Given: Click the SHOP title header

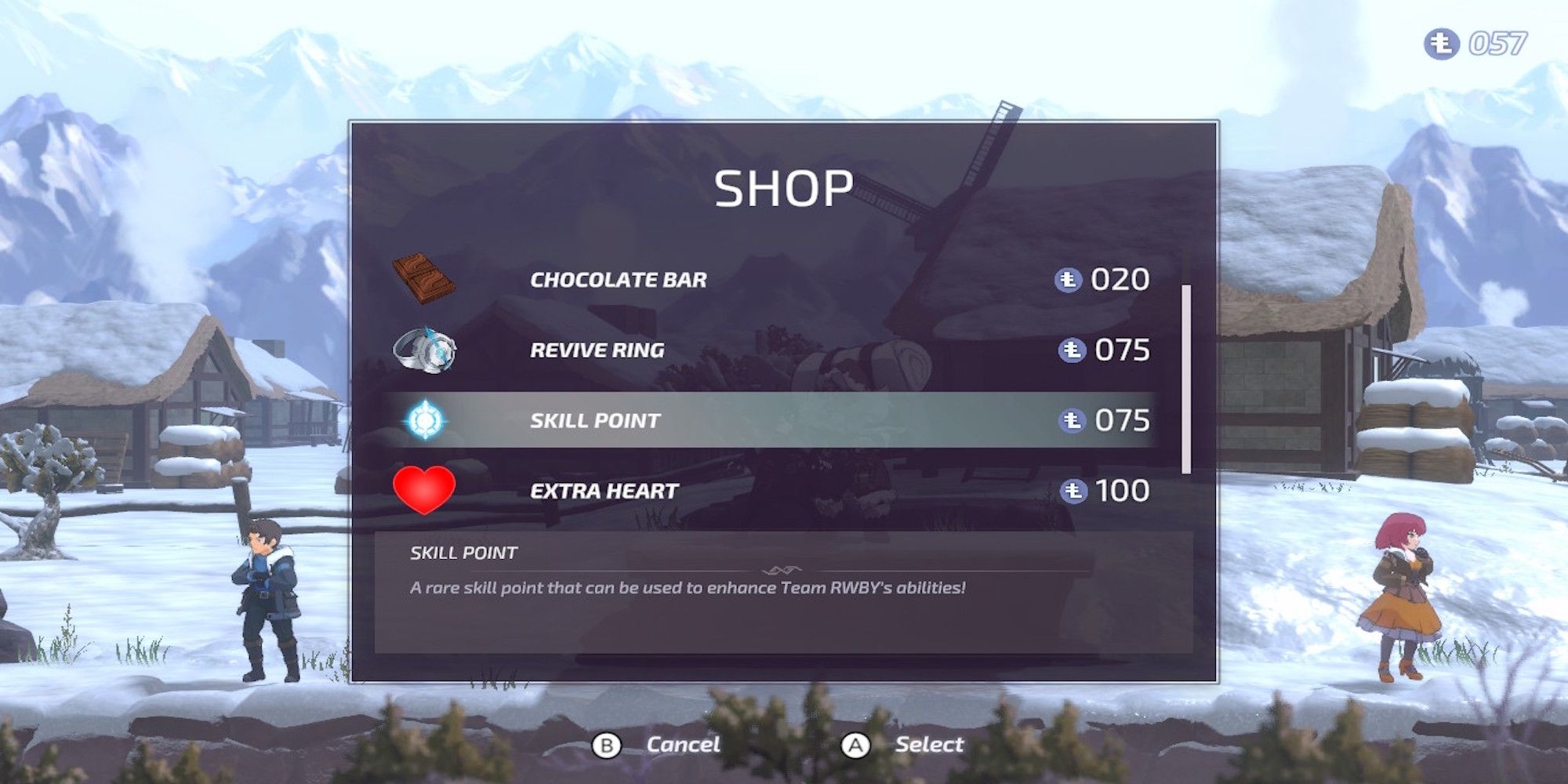Looking at the screenshot, I should click(784, 188).
